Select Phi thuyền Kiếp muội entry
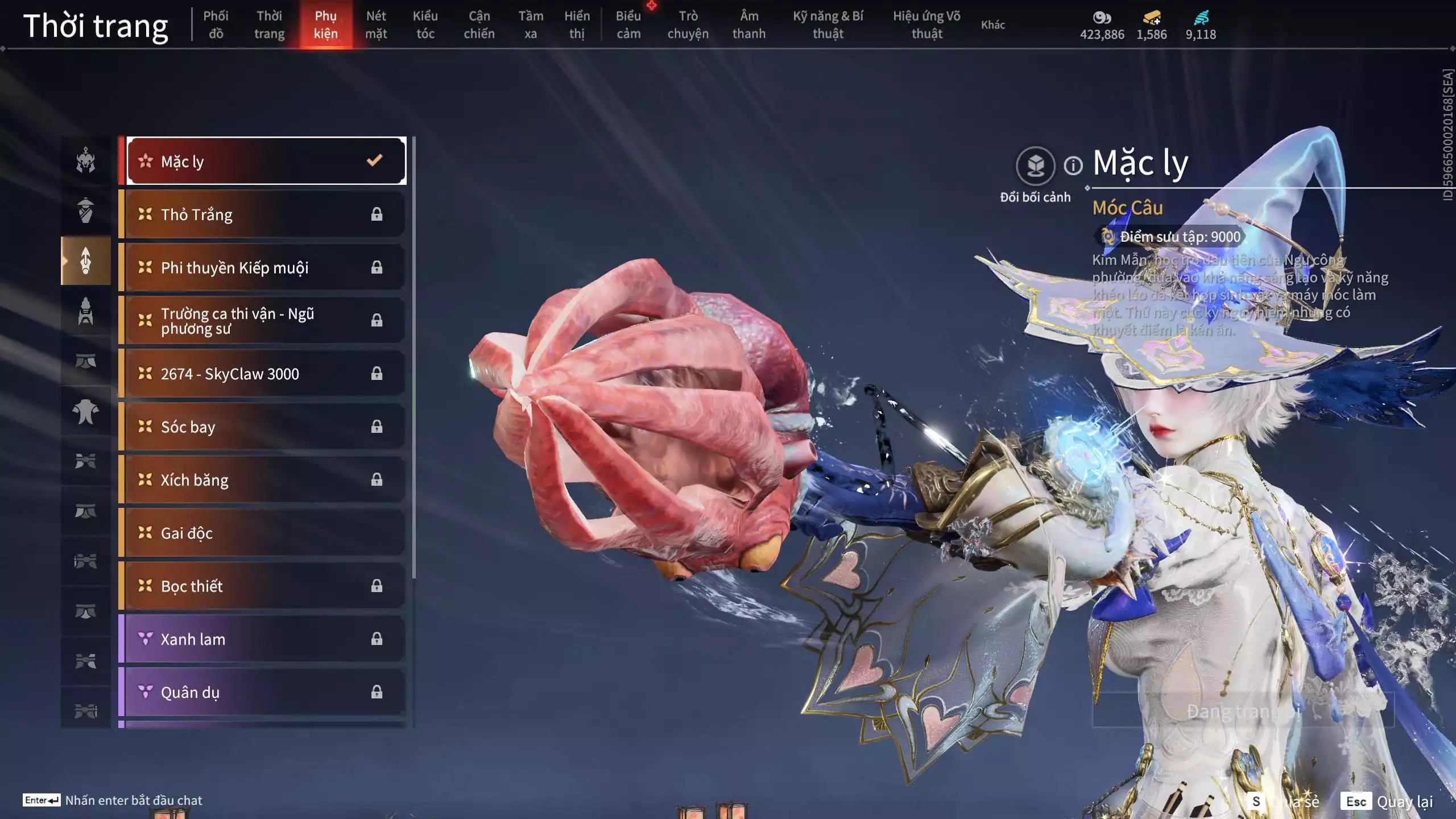The image size is (1456, 819). 266,267
